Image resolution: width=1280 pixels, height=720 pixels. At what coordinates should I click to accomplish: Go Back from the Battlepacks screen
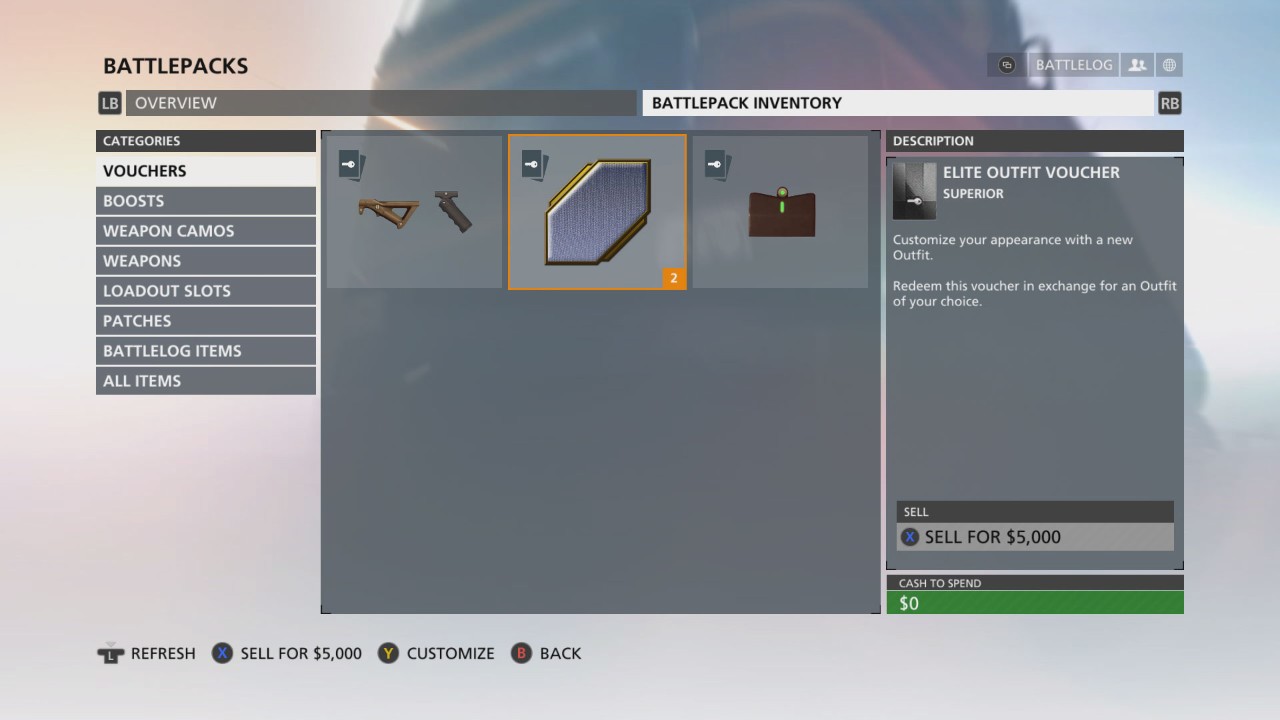point(547,653)
